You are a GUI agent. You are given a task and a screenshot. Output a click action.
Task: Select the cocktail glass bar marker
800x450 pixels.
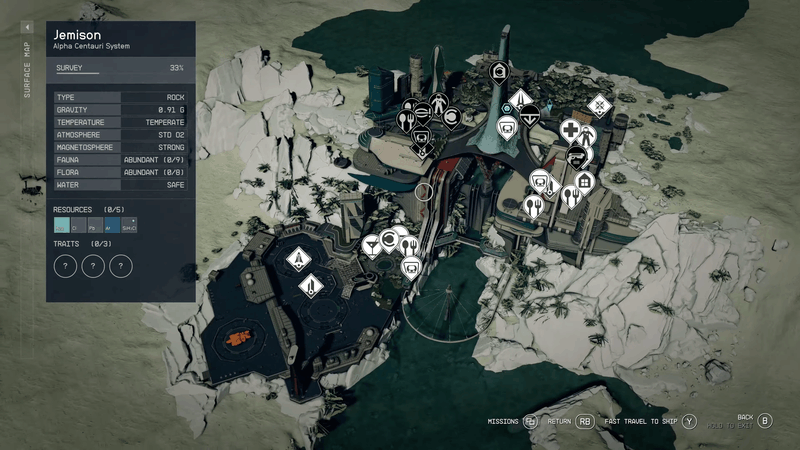371,245
